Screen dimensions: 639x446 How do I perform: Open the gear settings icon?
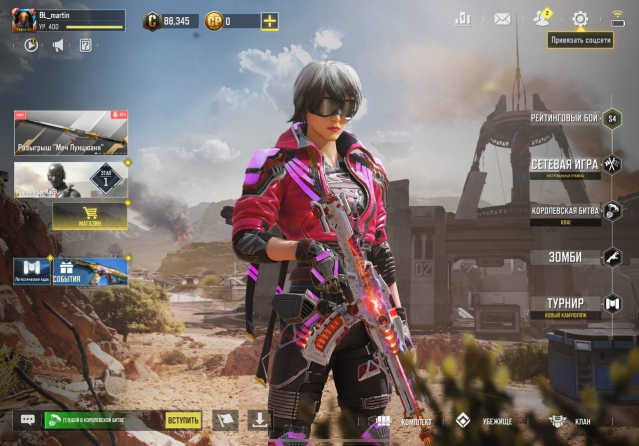(580, 19)
